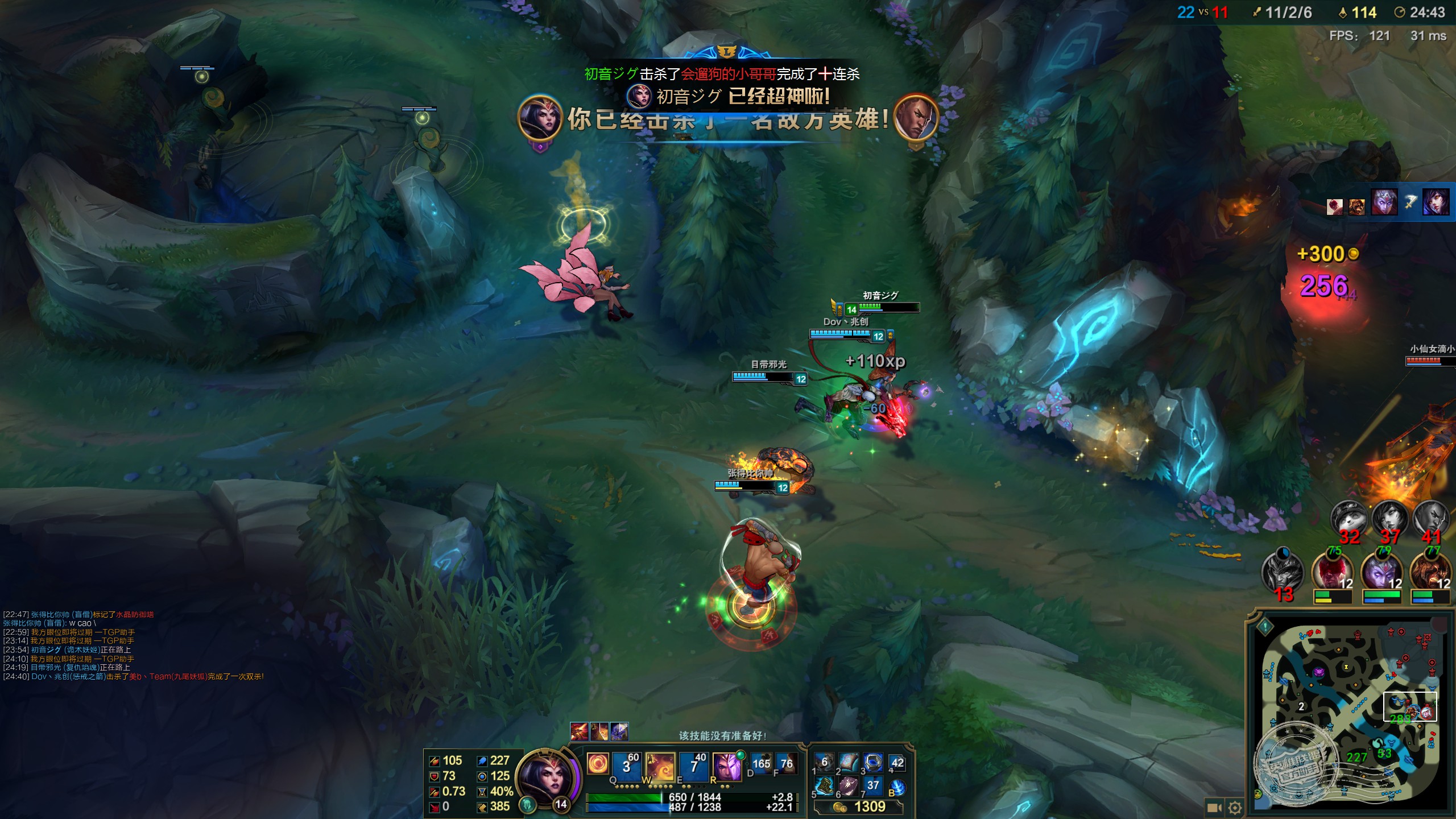1456x819 pixels.
Task: Select the Q ability on cooldown
Action: coord(626,766)
